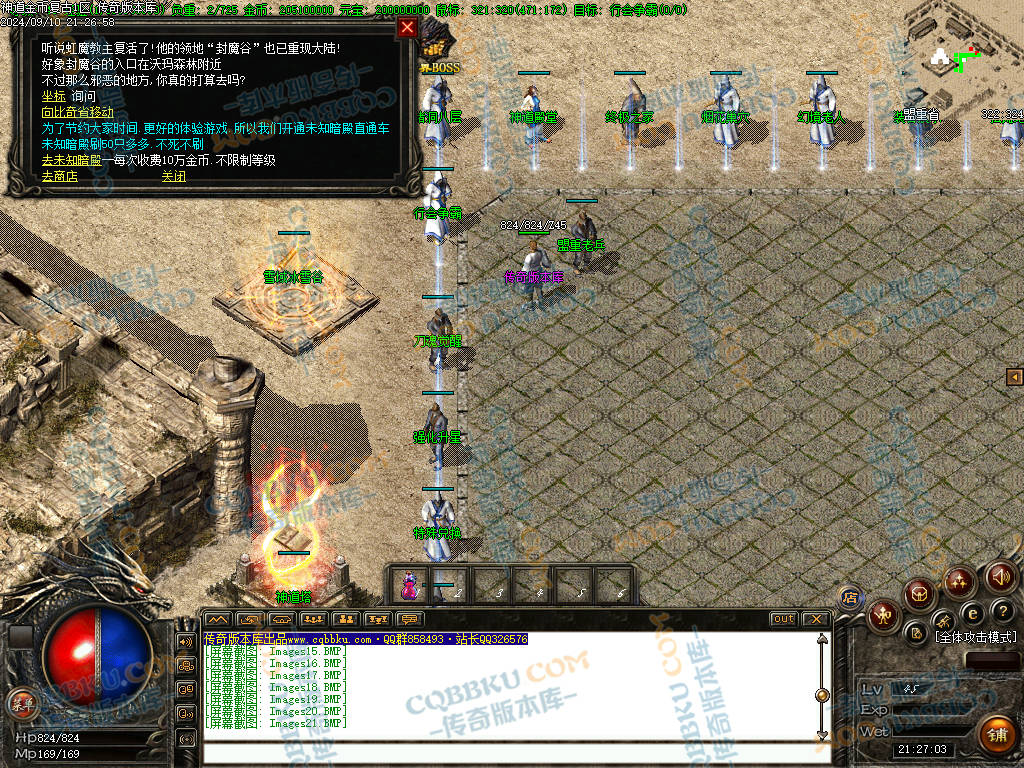Use the red potion in hotbar slot one
The width and height of the screenshot is (1024, 768).
coord(409,586)
